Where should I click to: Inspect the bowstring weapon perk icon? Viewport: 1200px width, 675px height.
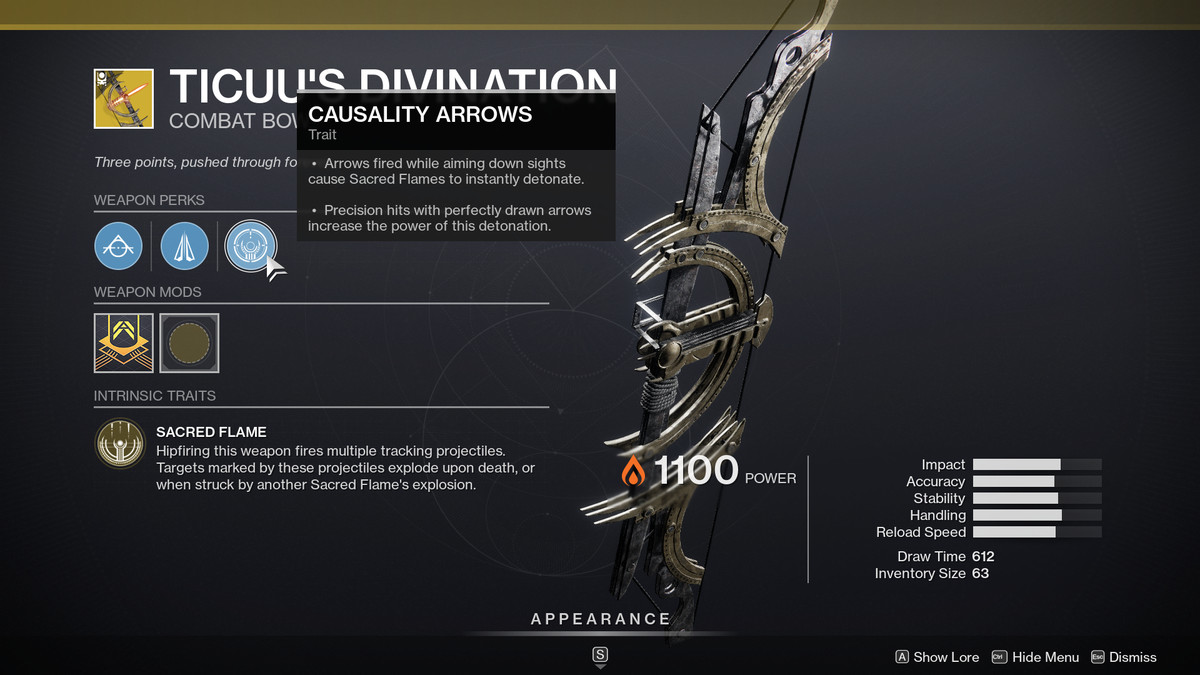point(119,245)
